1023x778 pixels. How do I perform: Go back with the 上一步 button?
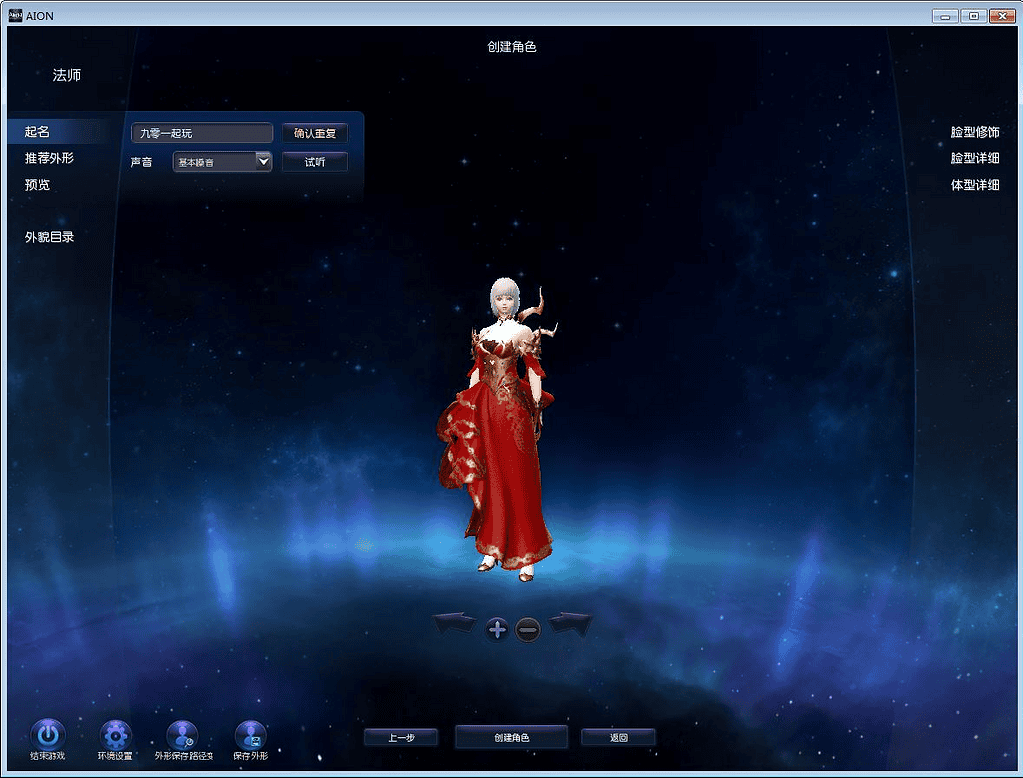(401, 738)
